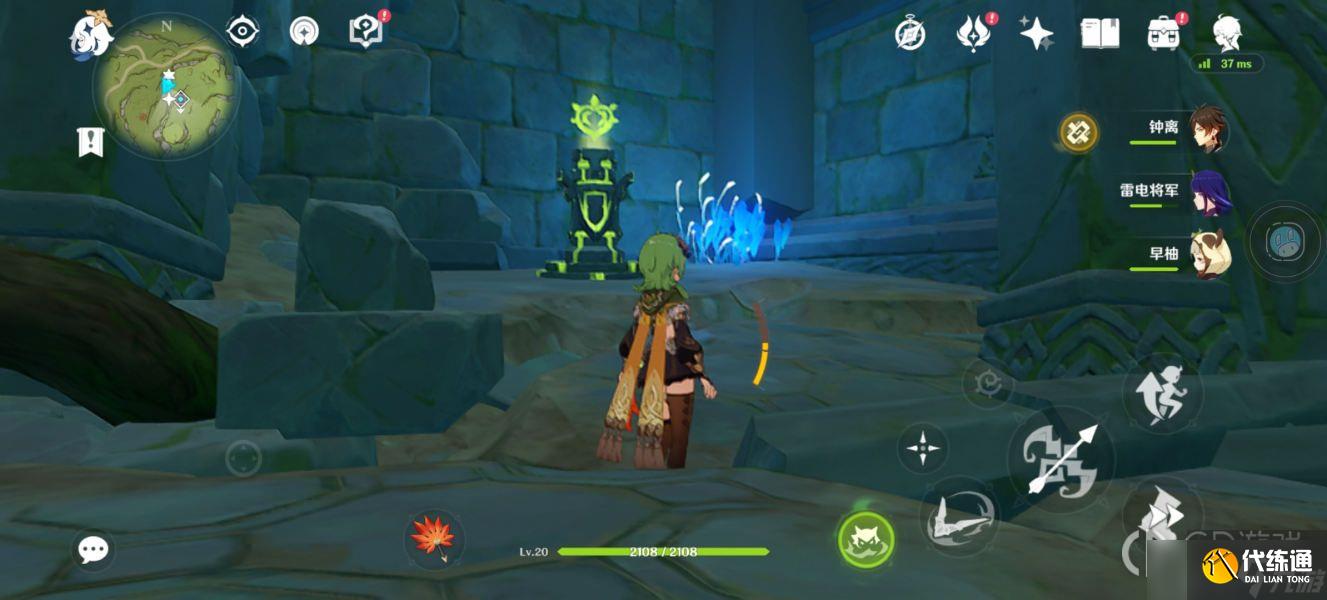1327x600 pixels.
Task: Use the red maple leaf gadget
Action: click(434, 537)
